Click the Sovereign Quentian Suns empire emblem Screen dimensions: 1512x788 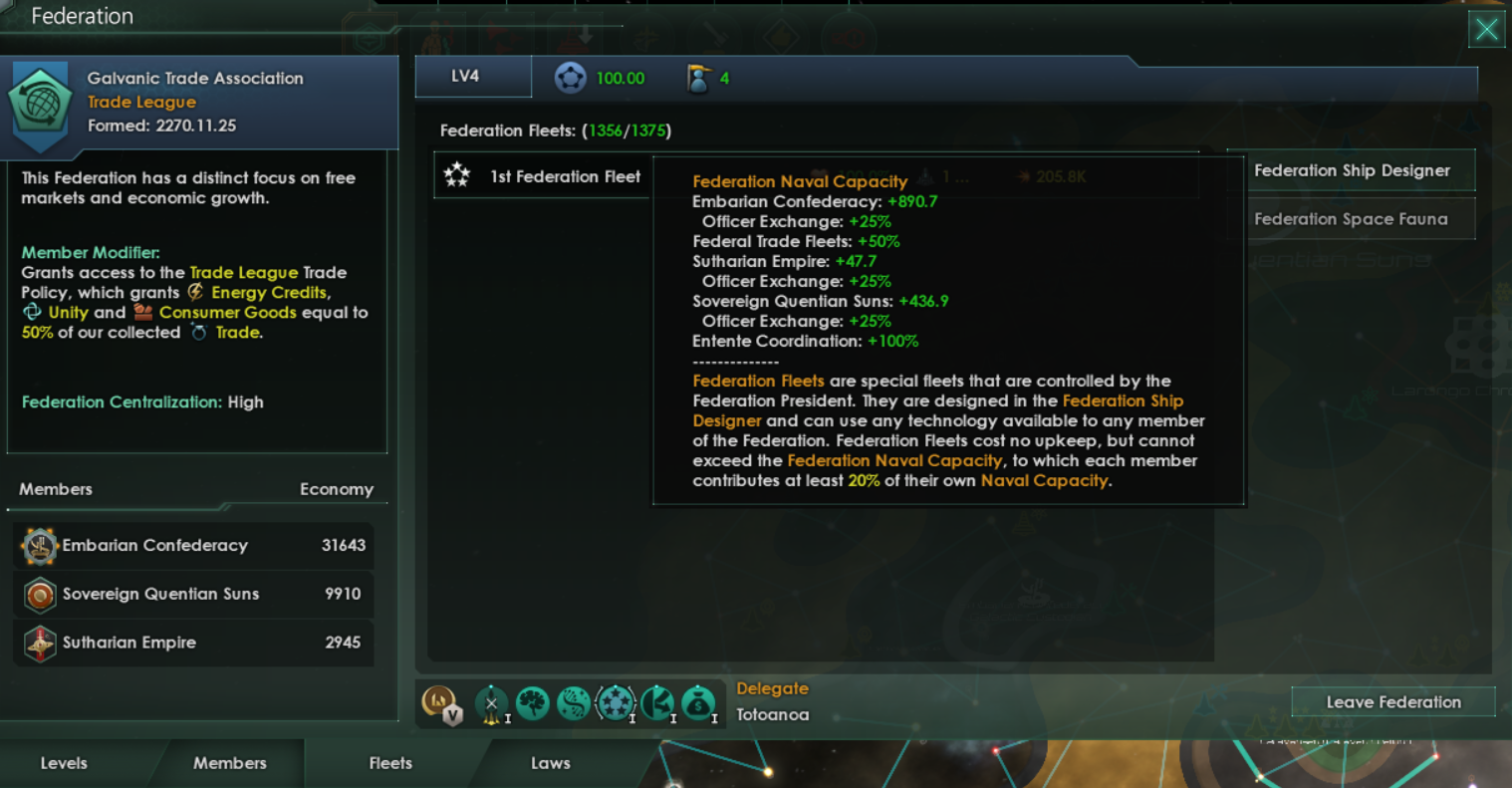38,595
